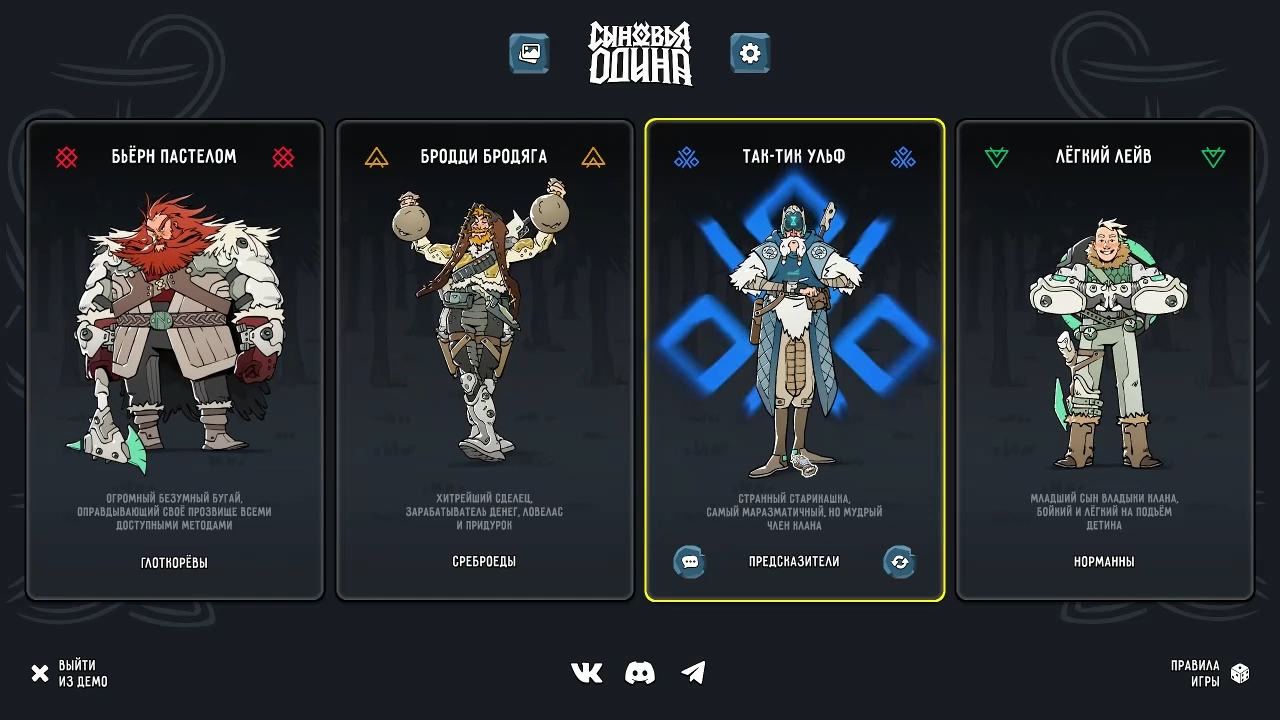The image size is (1280, 720).
Task: Exit the demo via Выйти из демо
Action: pos(69,674)
